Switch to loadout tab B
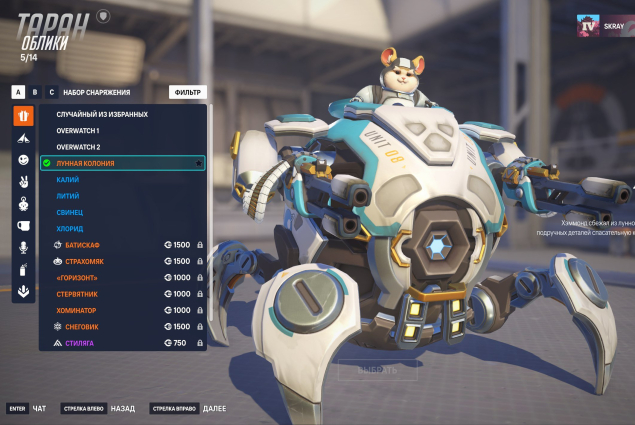The width and height of the screenshot is (635, 425). [x=35, y=92]
